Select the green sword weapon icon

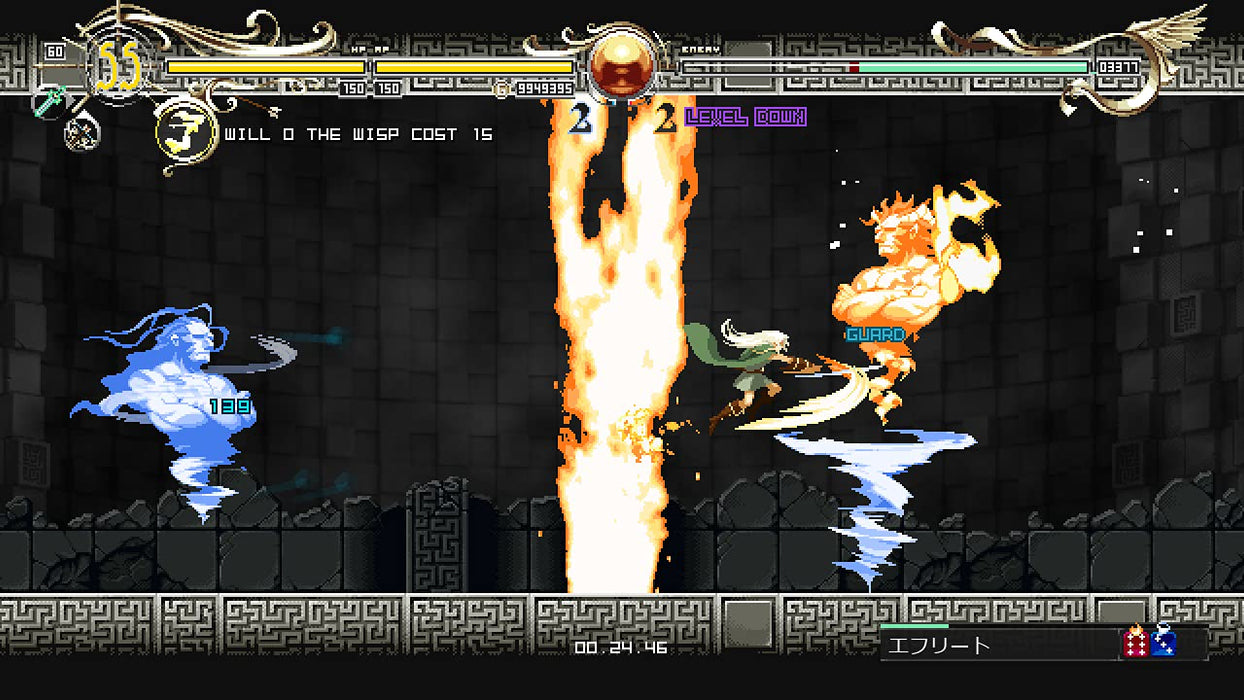point(50,101)
